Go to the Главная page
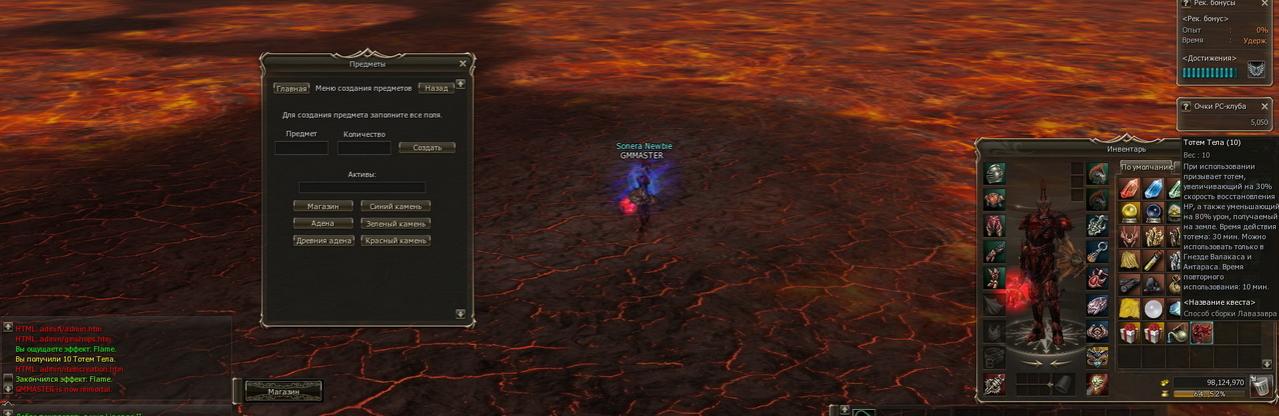 (291, 88)
